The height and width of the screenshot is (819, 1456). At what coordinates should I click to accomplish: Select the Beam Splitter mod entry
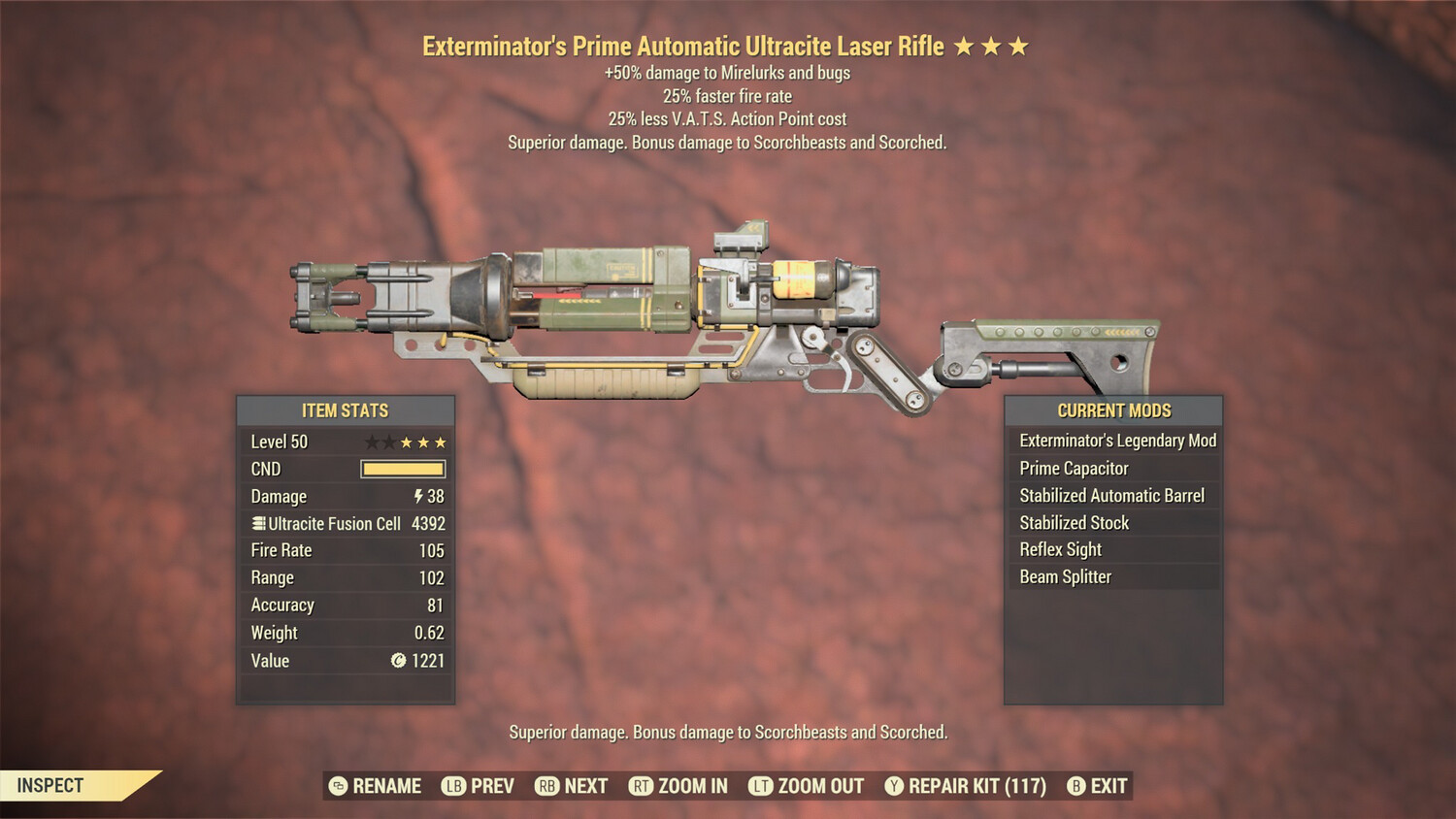pyautogui.click(x=1064, y=576)
